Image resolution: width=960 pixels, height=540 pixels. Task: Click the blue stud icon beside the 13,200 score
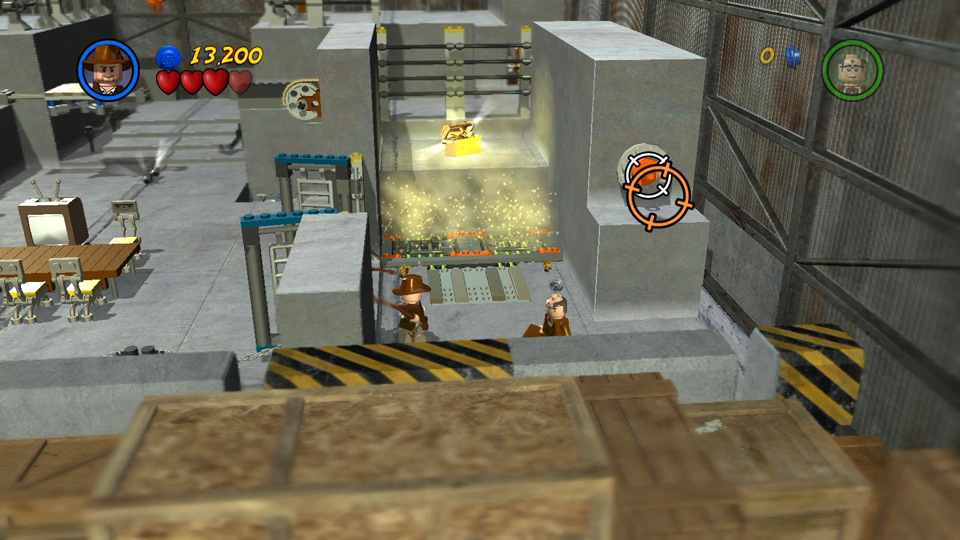click(x=169, y=56)
